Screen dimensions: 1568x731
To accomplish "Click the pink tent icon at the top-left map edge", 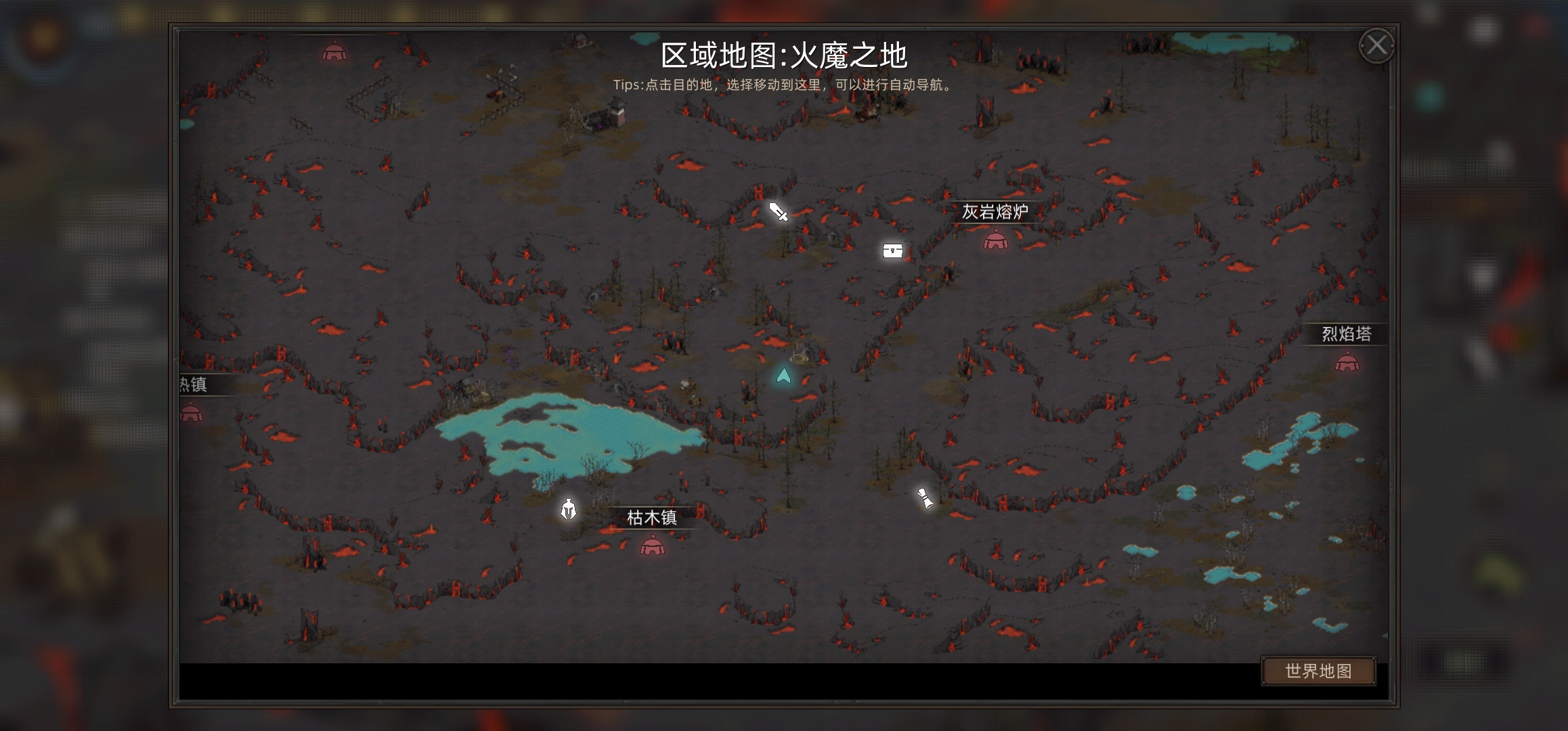I will tap(334, 51).
